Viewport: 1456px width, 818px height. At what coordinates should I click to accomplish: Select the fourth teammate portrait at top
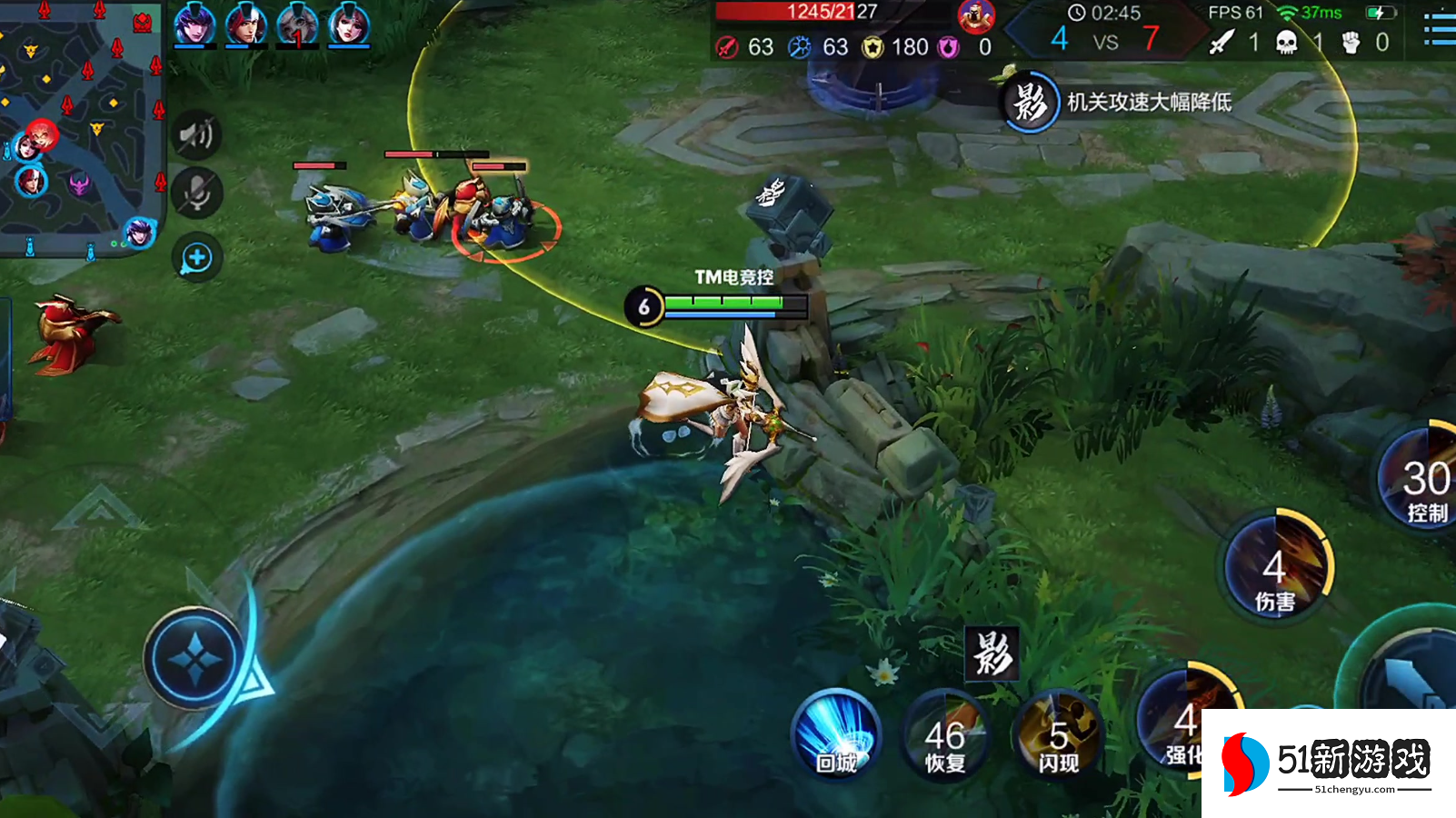[x=349, y=25]
